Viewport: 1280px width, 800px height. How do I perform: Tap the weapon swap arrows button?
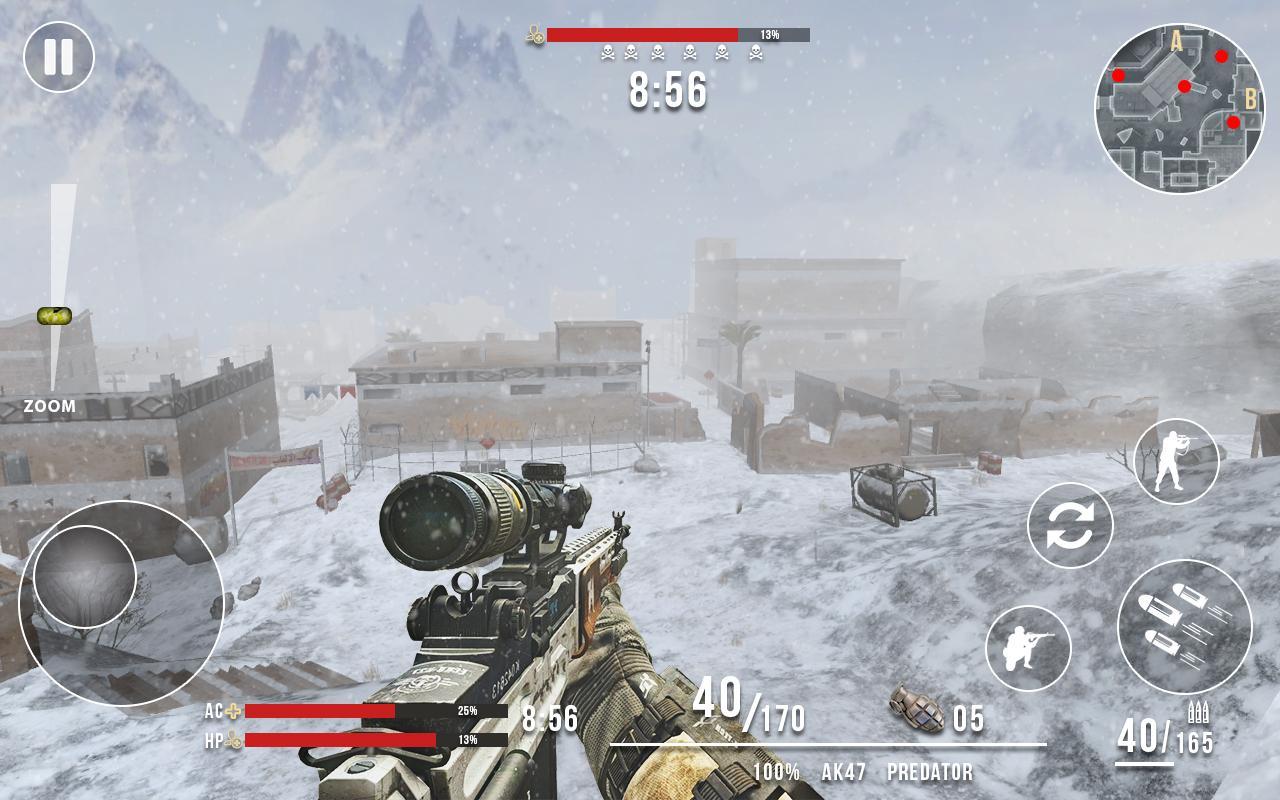pos(1070,525)
